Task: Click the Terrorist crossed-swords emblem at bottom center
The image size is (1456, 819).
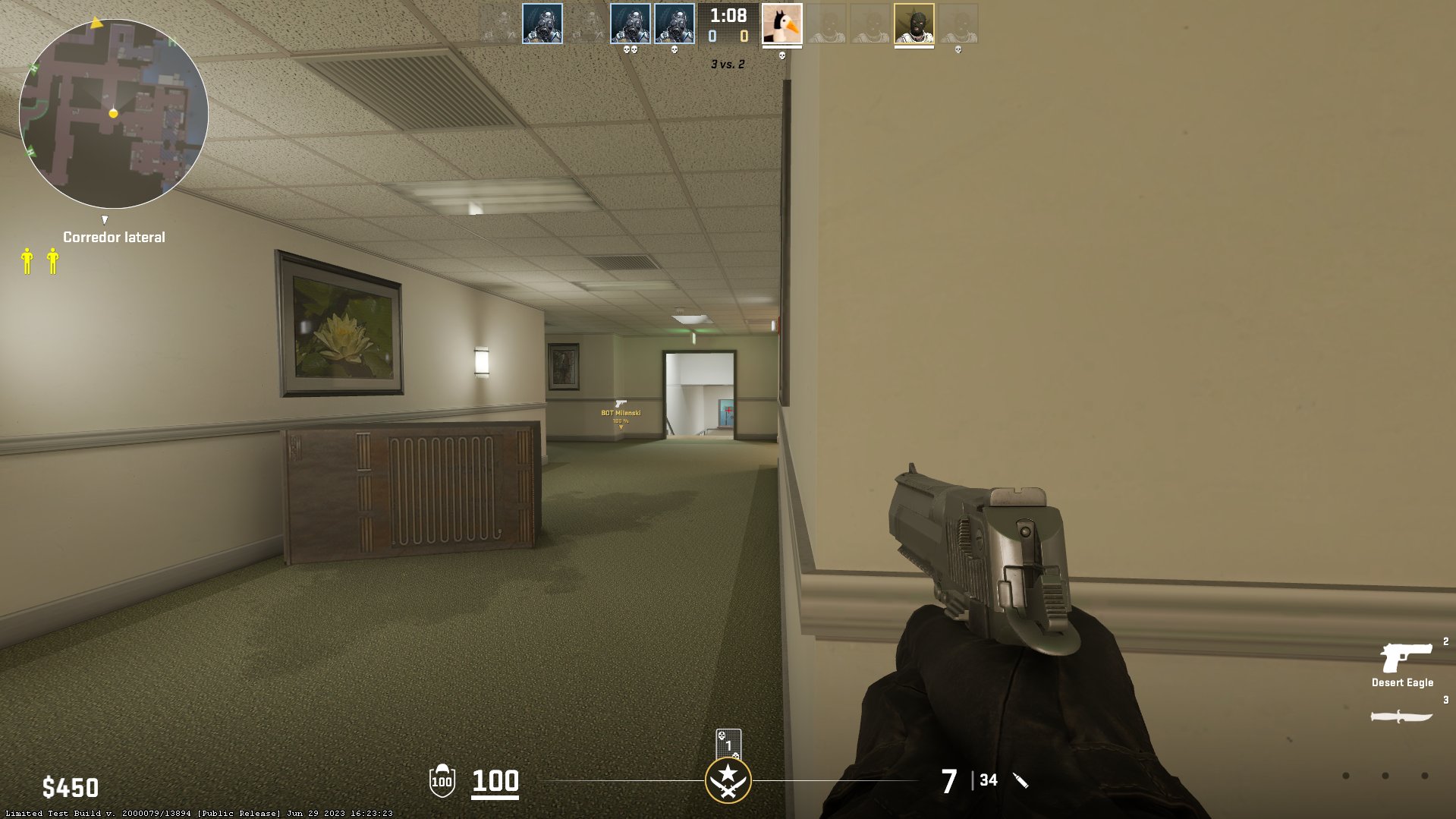Action: 728,779
